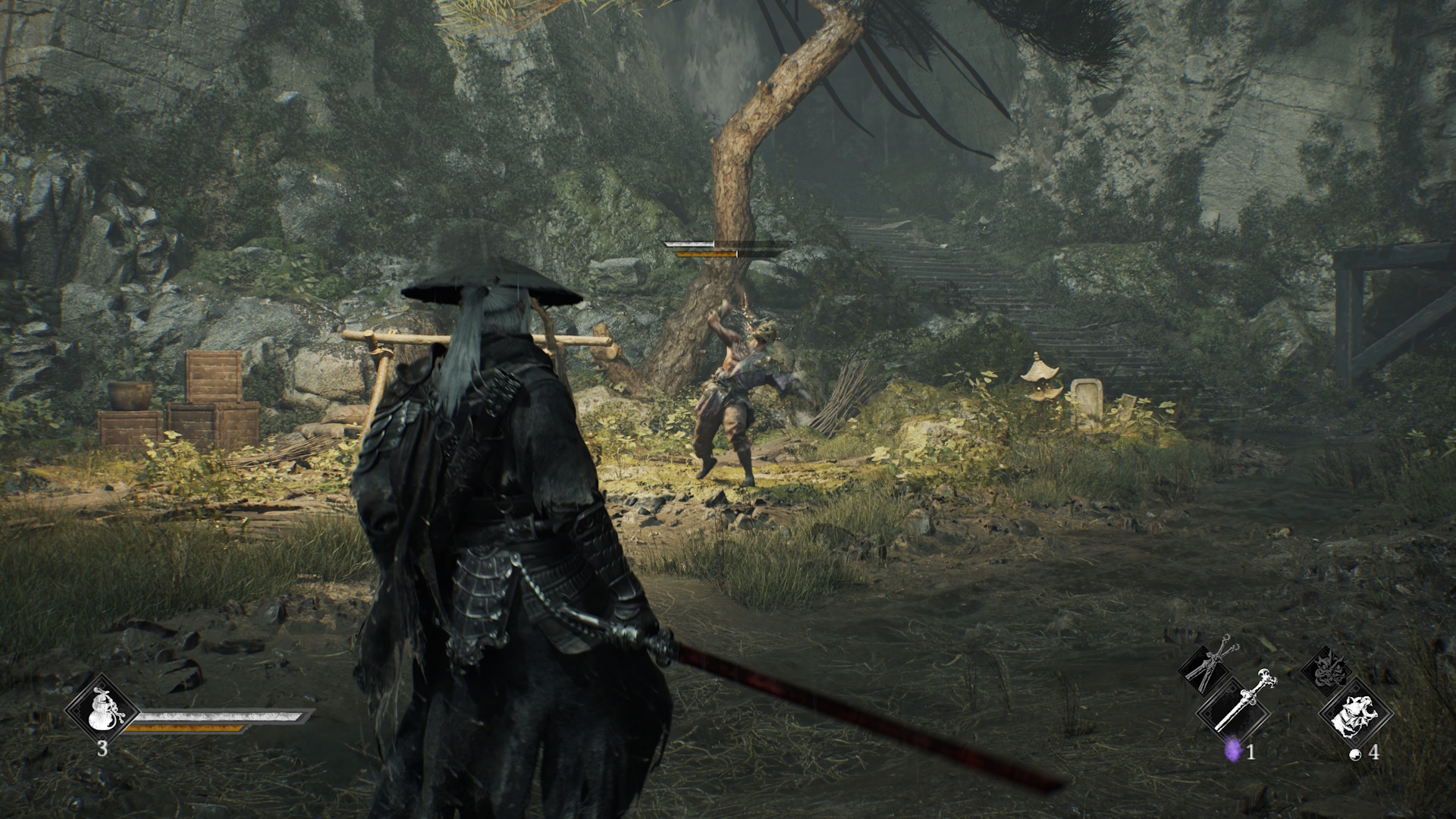
Task: Click the purple essence glow under the sword slot
Action: point(1233,751)
